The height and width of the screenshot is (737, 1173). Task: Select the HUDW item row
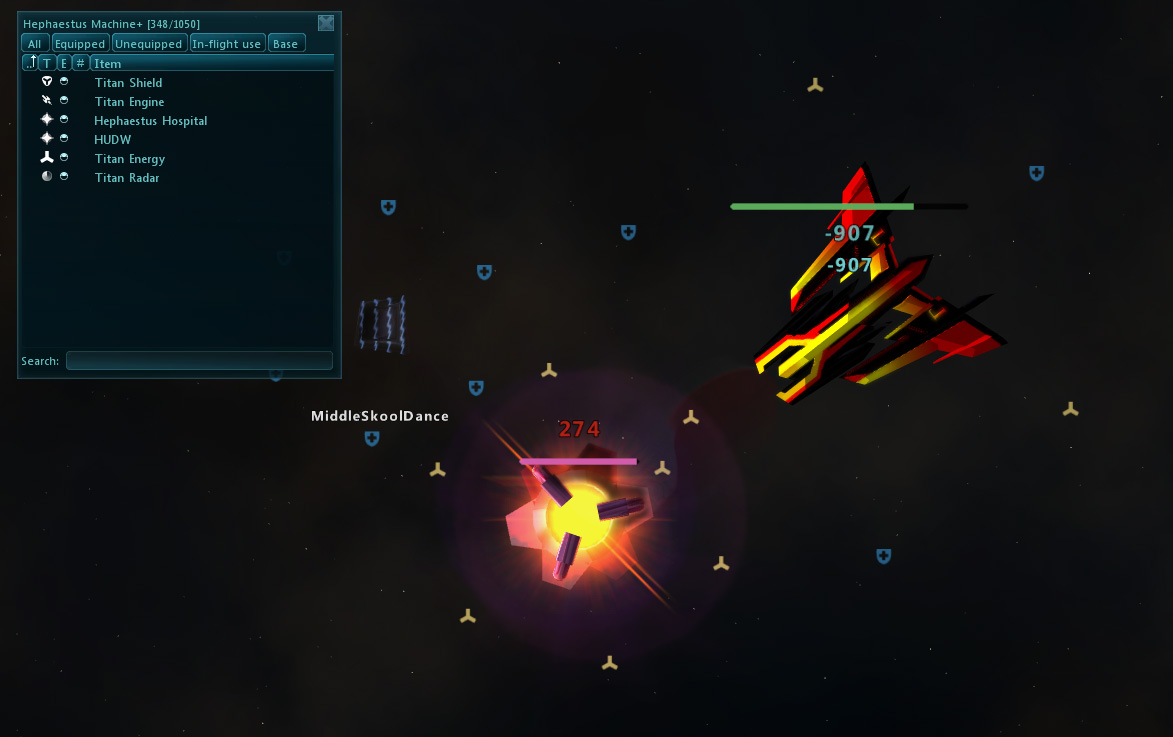pyautogui.click(x=113, y=140)
